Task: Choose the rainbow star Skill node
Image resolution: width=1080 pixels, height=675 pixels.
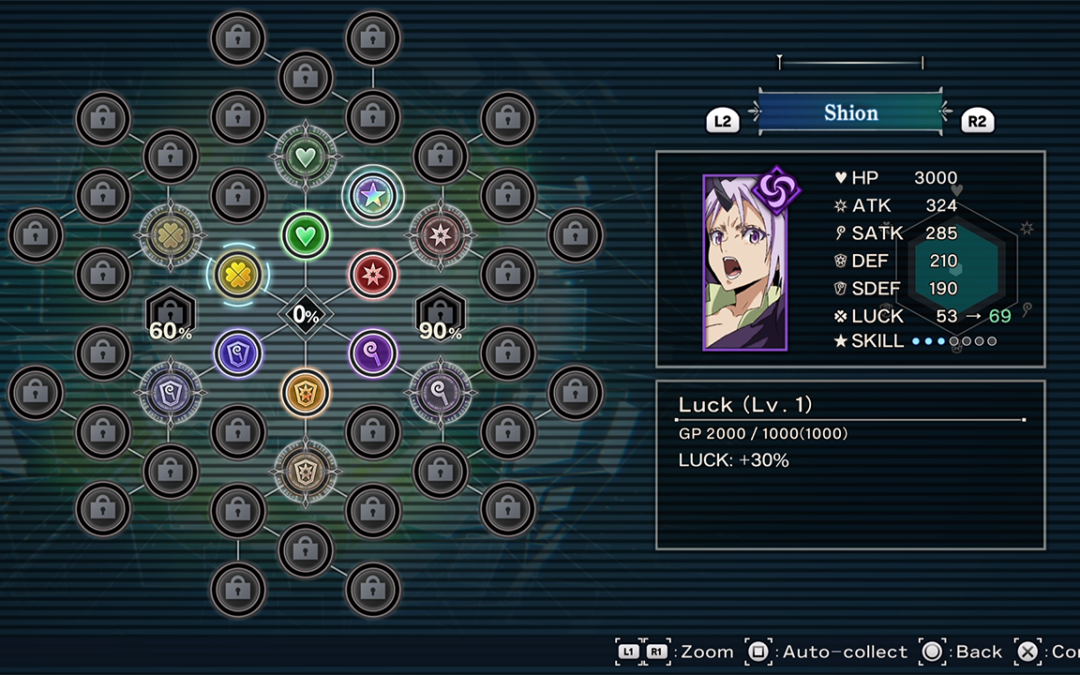Action: [x=372, y=196]
